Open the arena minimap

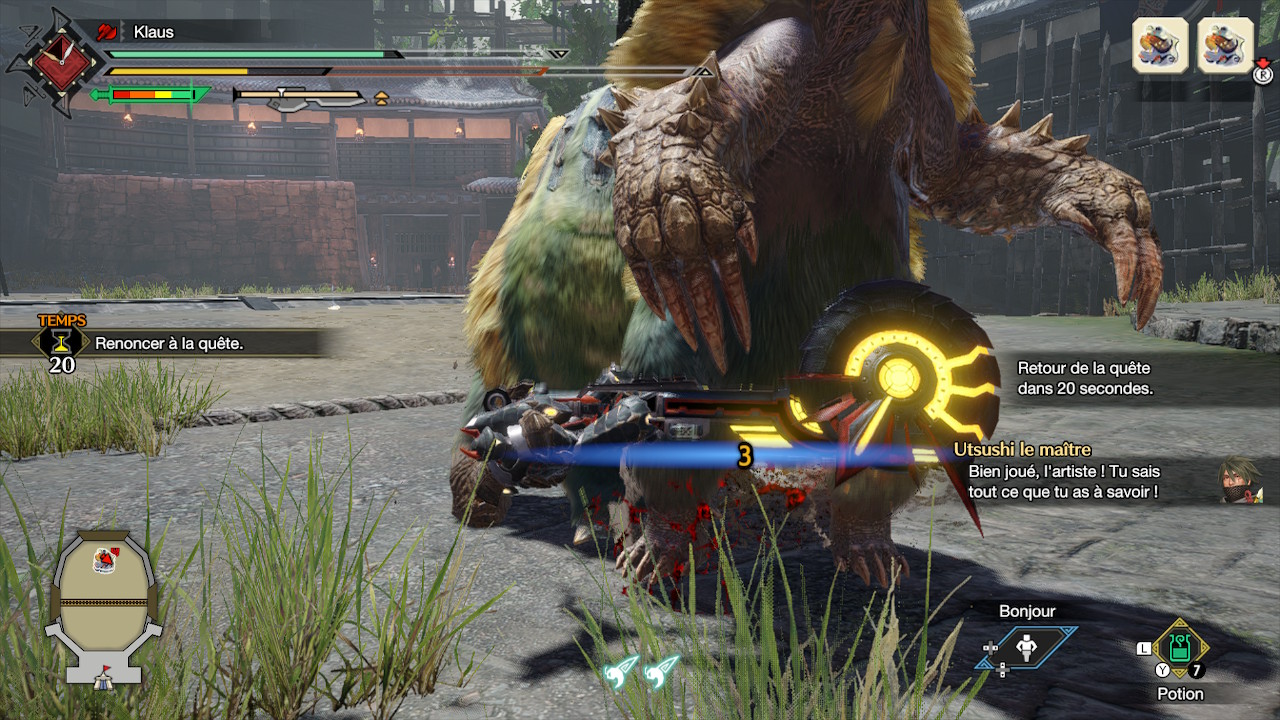pyautogui.click(x=103, y=606)
